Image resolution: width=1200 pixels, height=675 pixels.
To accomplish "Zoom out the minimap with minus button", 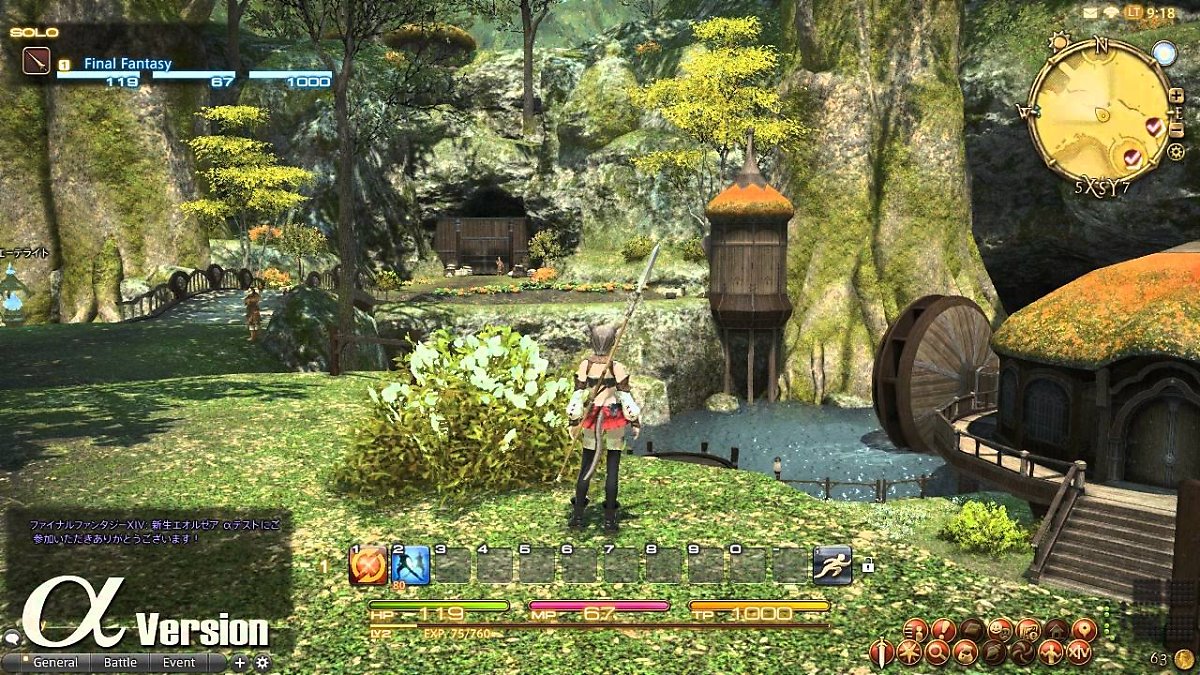I will [1176, 125].
